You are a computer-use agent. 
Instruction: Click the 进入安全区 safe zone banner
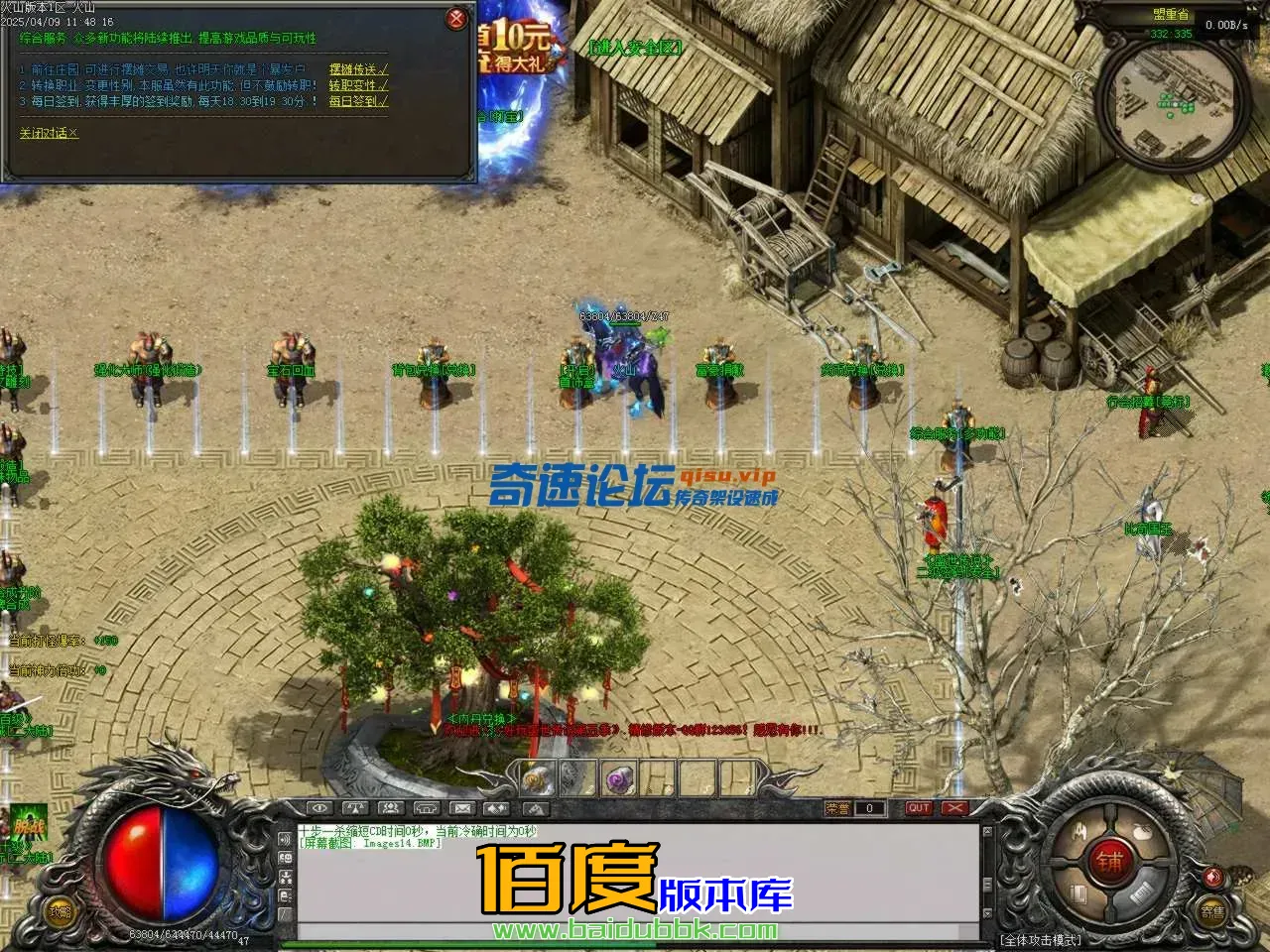pos(638,46)
